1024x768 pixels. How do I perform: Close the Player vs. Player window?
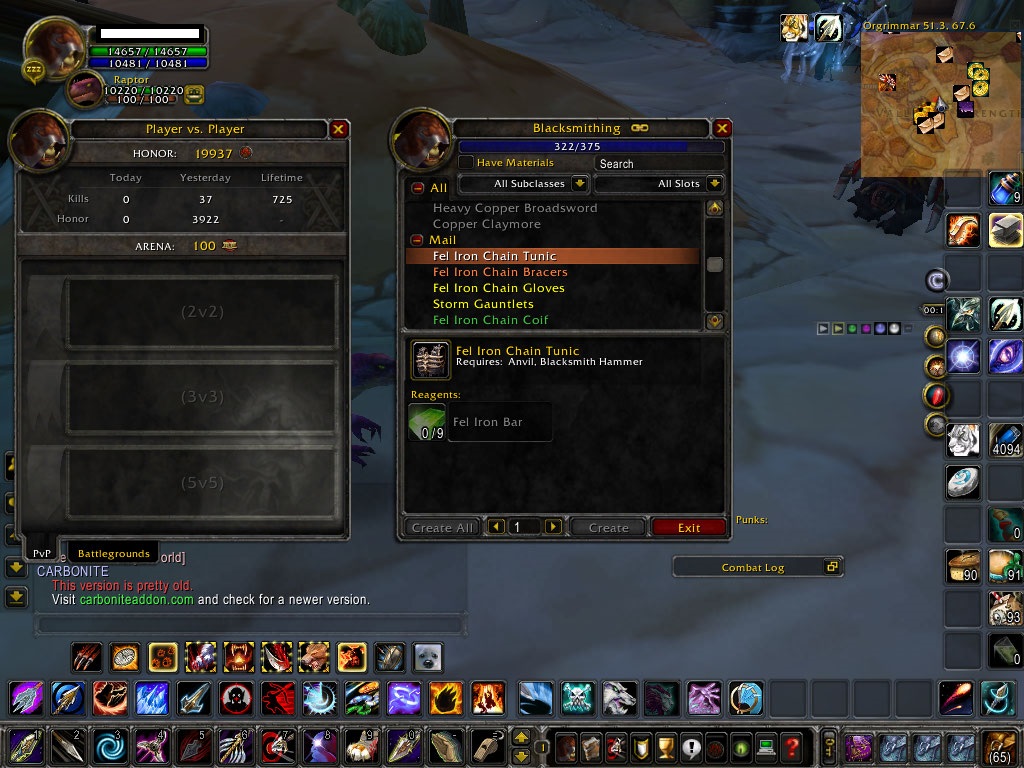tap(339, 129)
